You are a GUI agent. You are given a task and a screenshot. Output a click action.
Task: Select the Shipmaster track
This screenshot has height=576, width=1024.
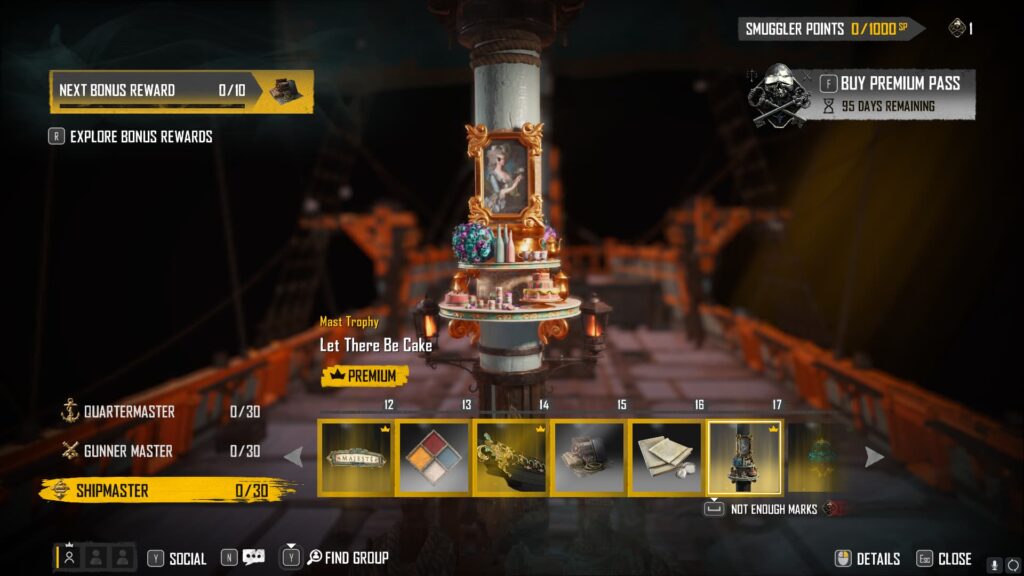click(112, 490)
